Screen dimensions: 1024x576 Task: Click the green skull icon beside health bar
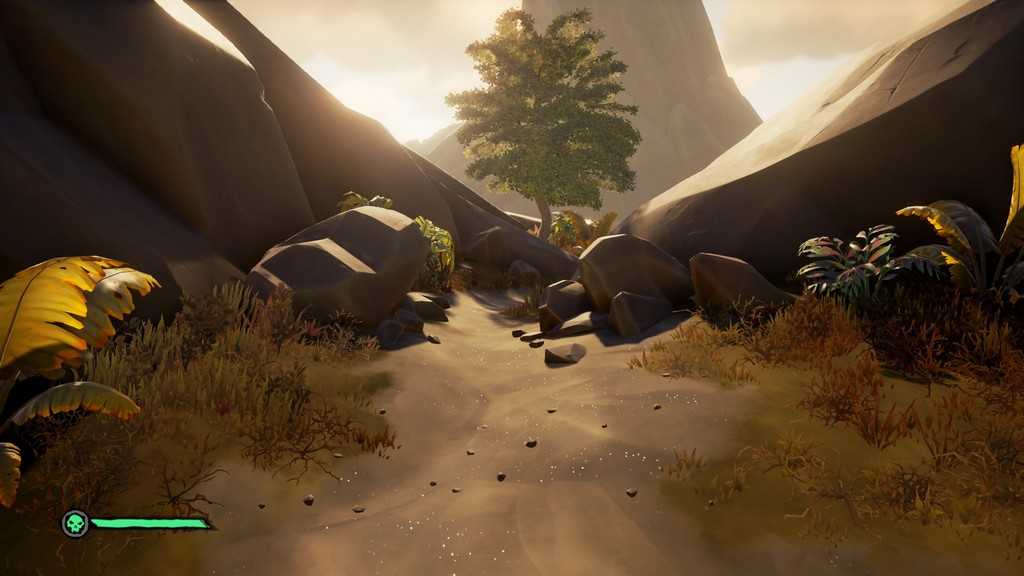click(x=75, y=523)
